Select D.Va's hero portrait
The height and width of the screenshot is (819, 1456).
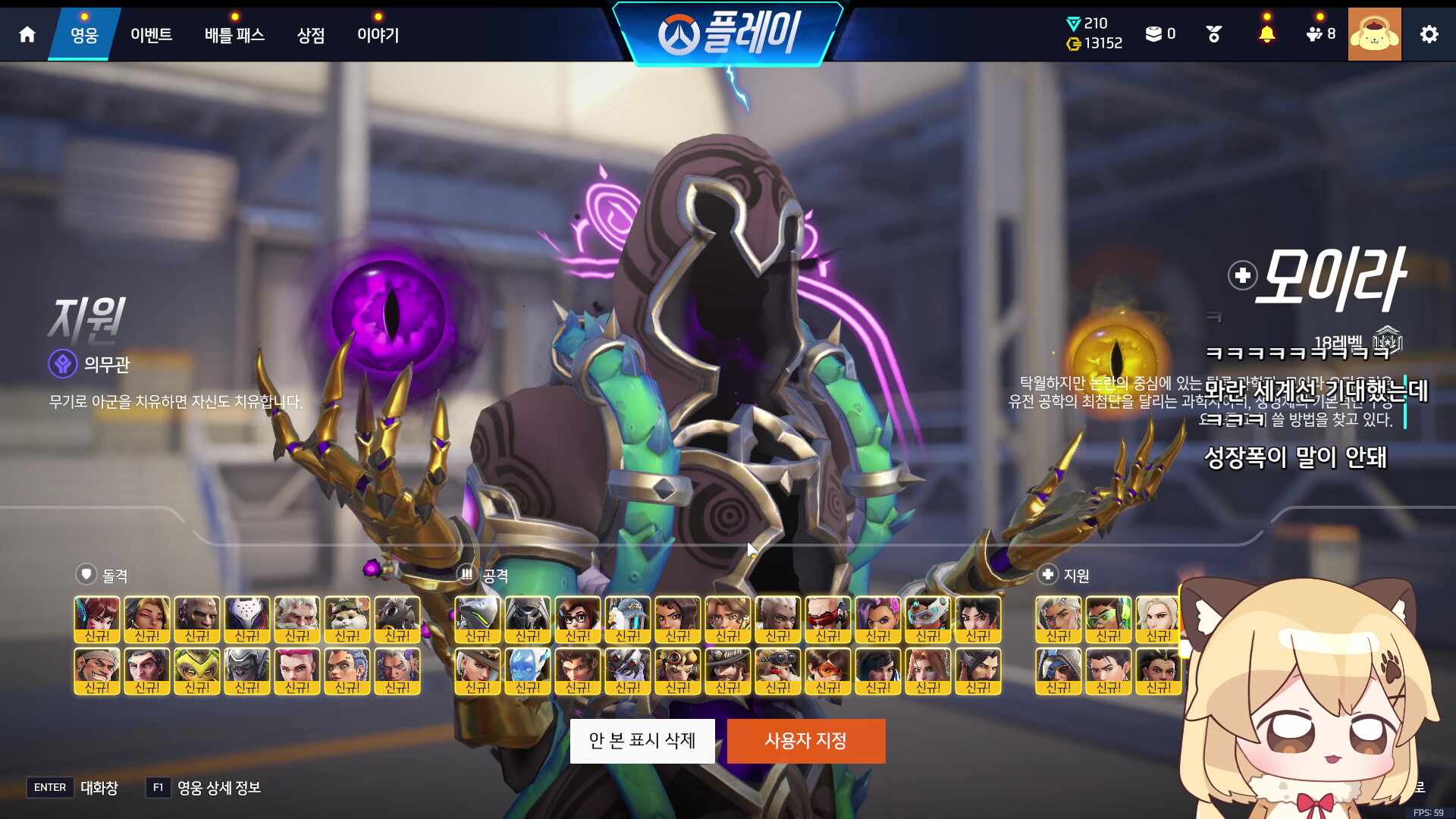pos(97,619)
